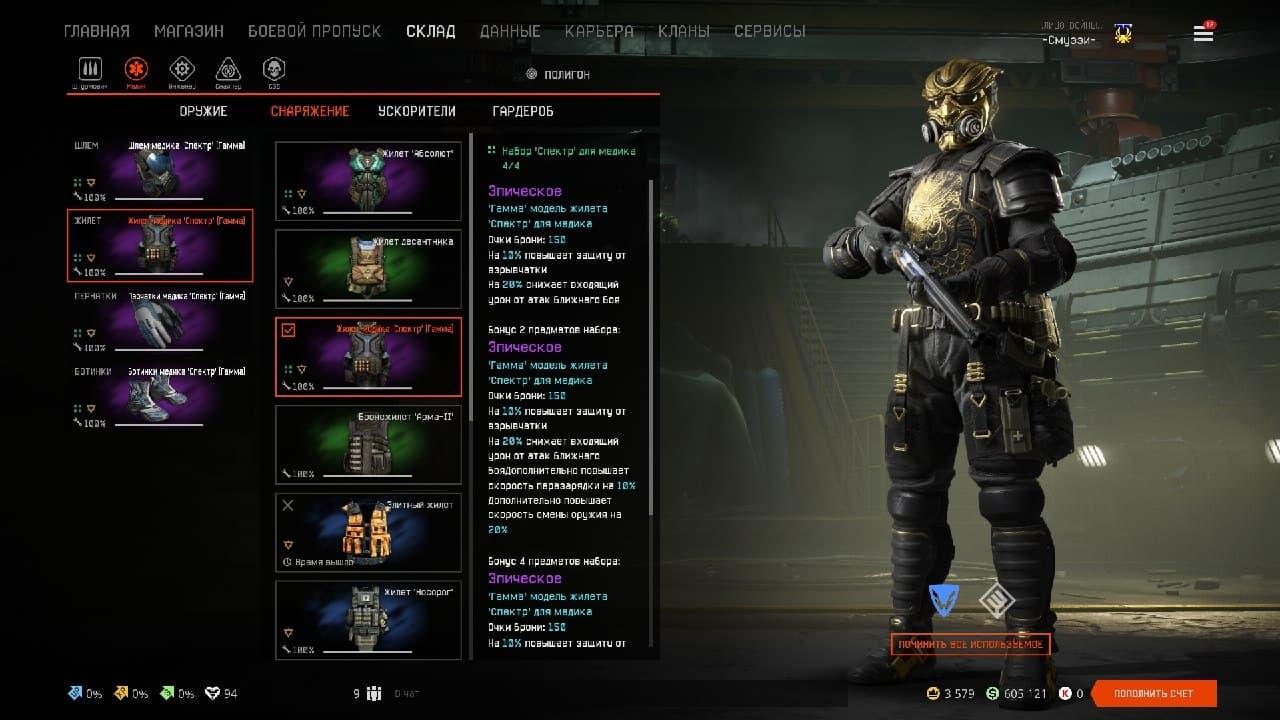Expand the БОТИНКИ category in left sidebar
The height and width of the screenshot is (720, 1280).
click(89, 370)
